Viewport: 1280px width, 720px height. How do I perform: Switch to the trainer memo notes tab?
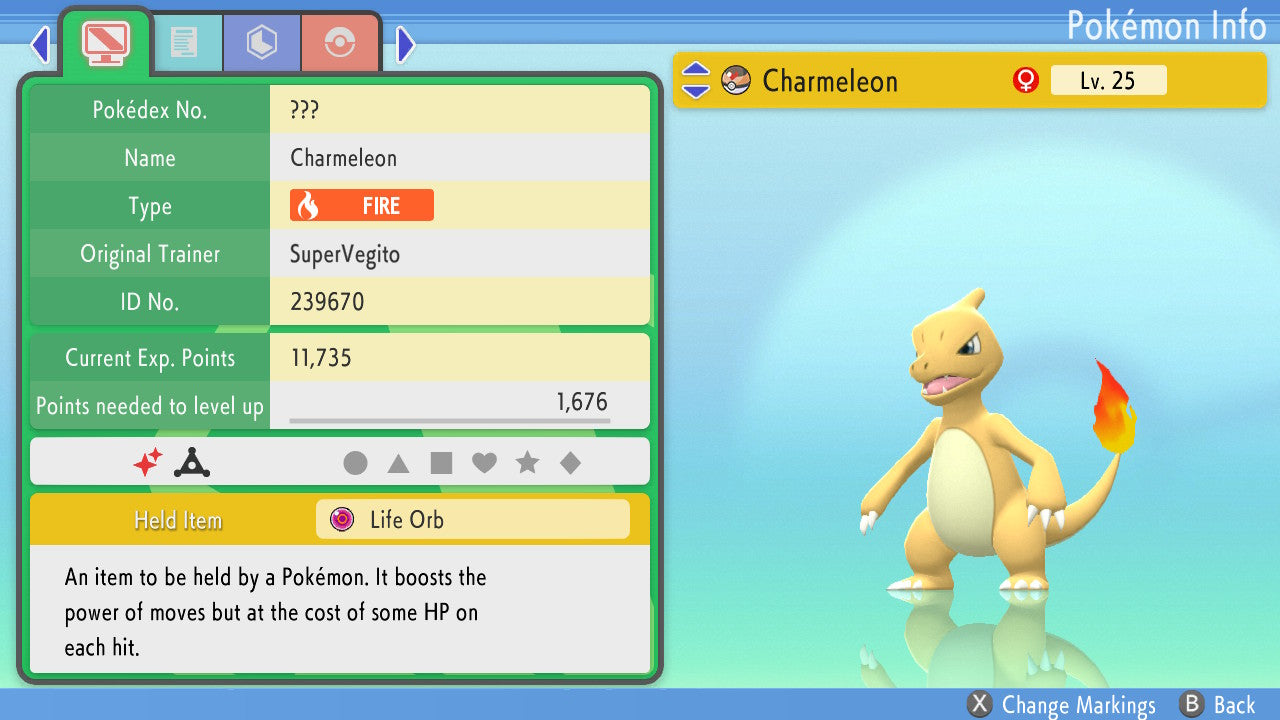184,42
